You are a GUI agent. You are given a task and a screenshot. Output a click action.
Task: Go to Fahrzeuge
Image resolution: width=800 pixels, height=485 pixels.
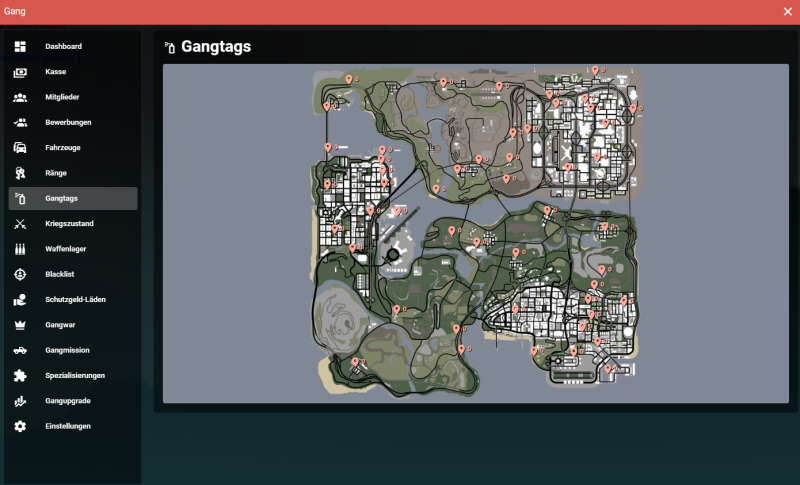63,148
